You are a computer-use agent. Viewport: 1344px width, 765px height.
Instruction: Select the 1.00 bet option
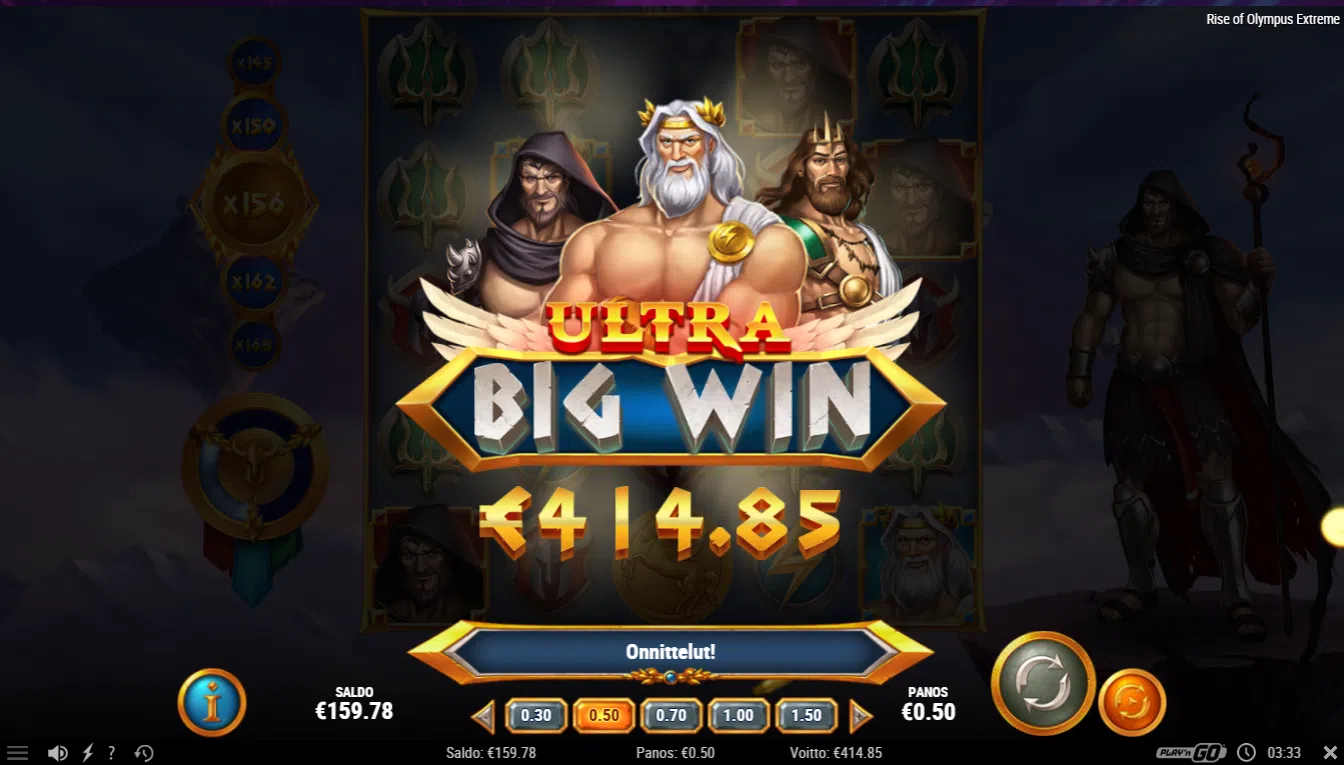(x=738, y=715)
